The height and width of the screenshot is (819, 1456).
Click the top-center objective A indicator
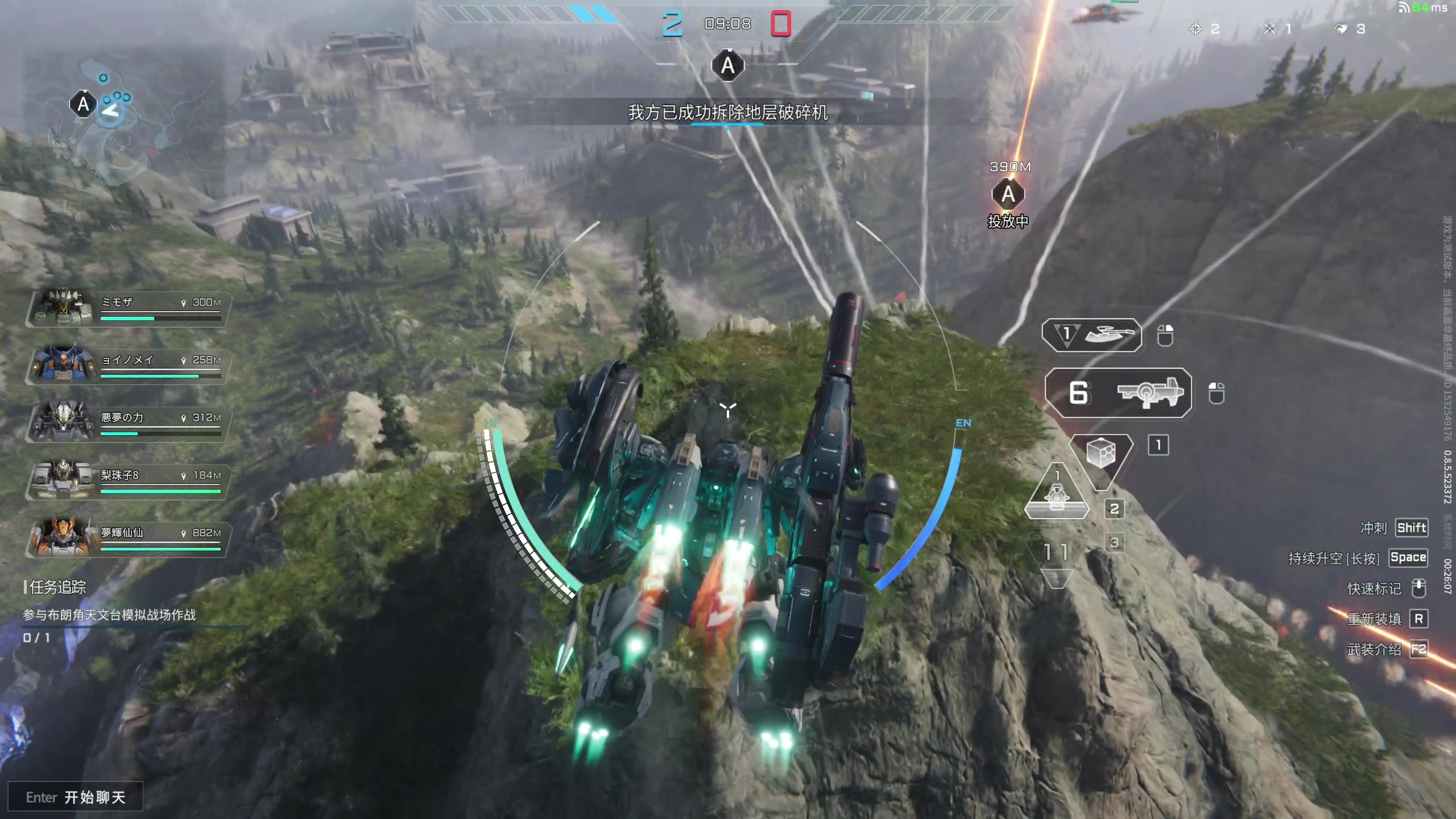click(x=728, y=66)
